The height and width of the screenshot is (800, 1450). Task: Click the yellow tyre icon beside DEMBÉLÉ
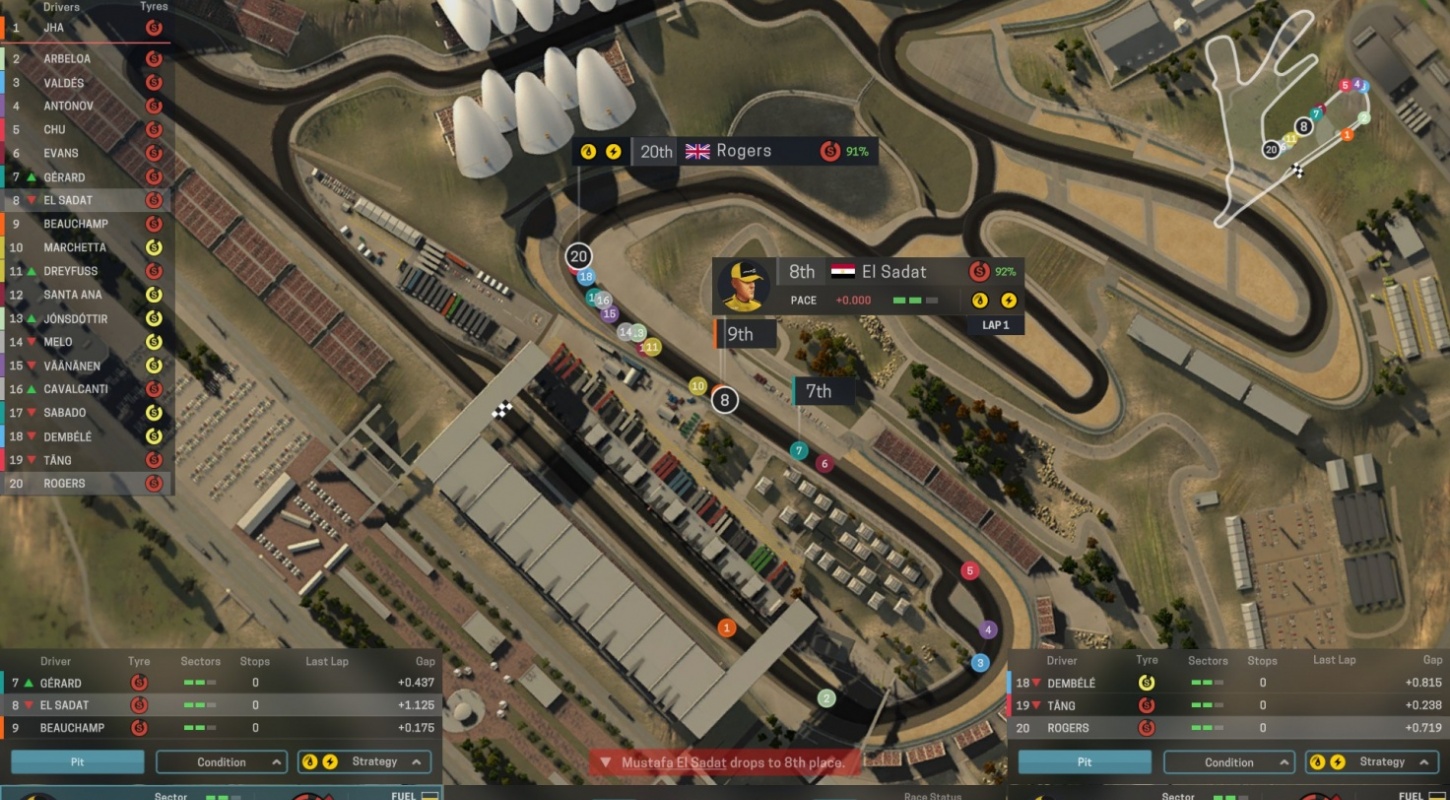click(1146, 683)
